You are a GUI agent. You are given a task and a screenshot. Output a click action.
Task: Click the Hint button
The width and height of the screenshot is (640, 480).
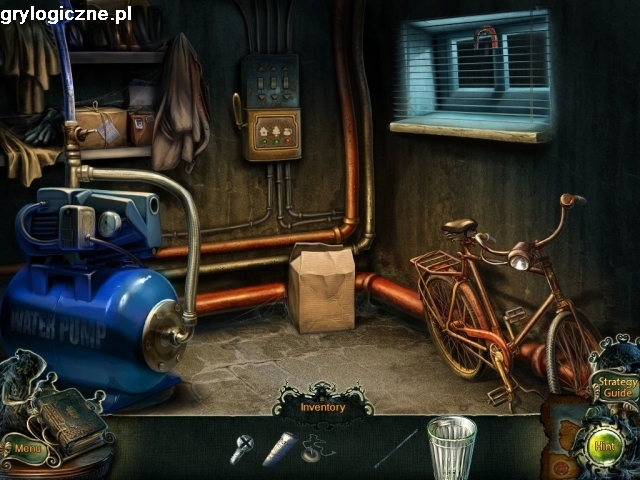[605, 445]
